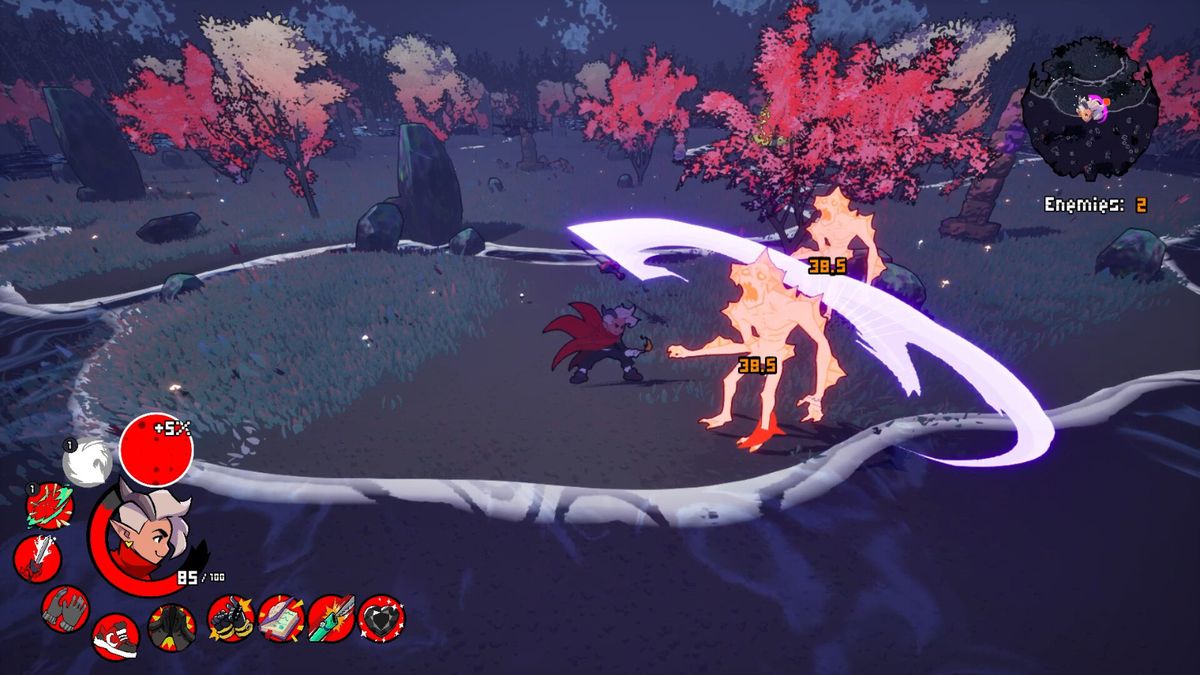1200x675 pixels.
Task: Select the grey gloves item icon
Action: tap(66, 608)
